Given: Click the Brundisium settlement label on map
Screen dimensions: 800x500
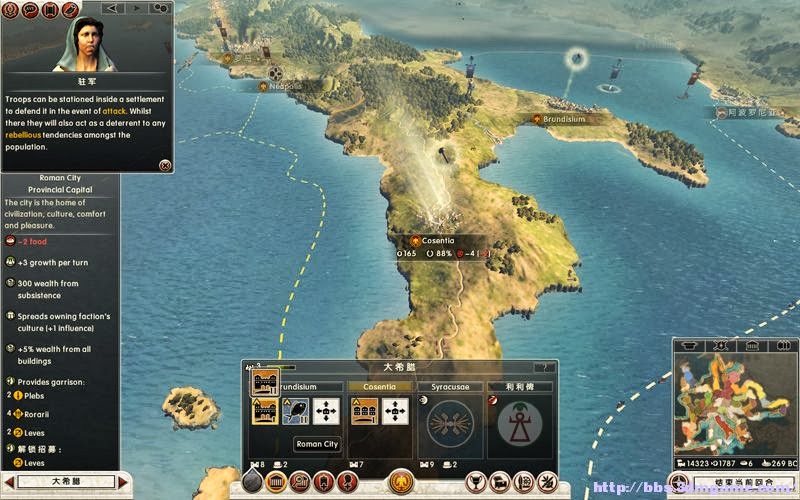Looking at the screenshot, I should click(x=563, y=119).
